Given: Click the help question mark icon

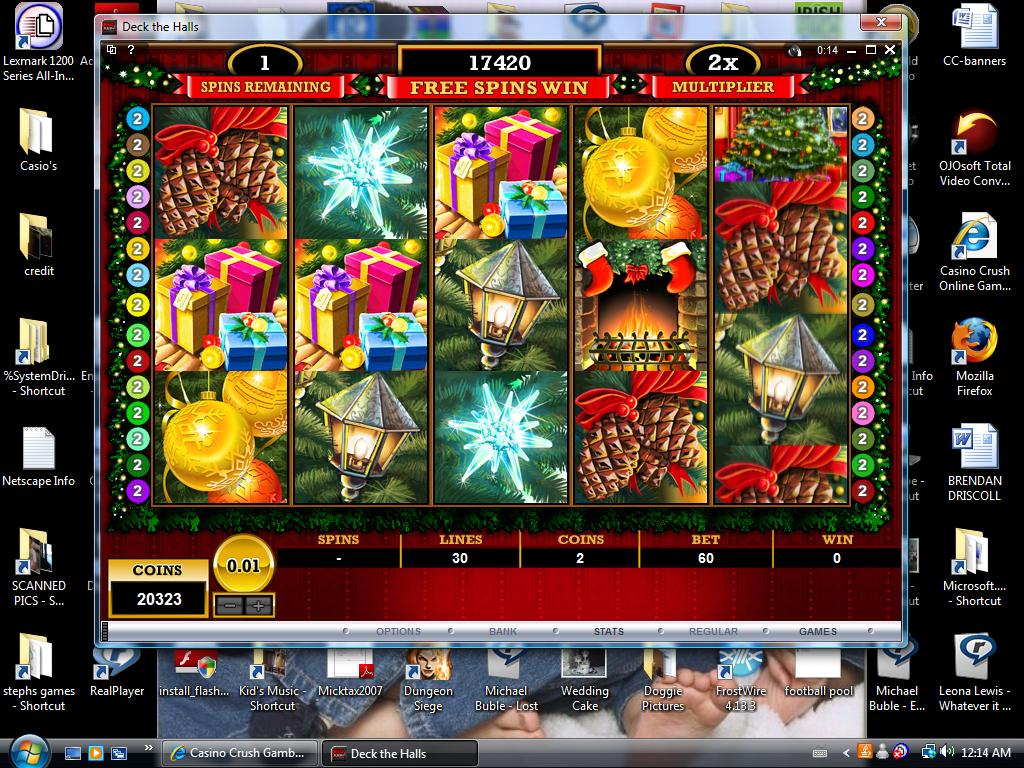Looking at the screenshot, I should pyautogui.click(x=132, y=49).
